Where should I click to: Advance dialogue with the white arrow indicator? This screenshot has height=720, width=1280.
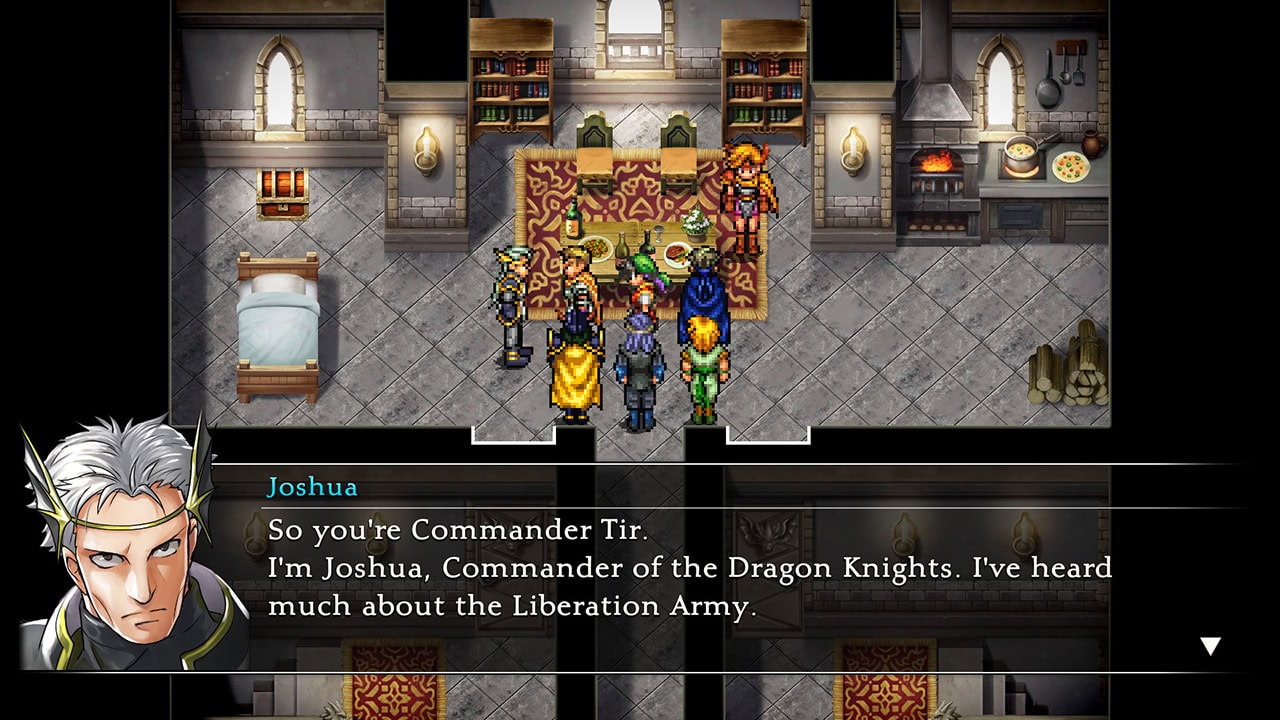[1210, 646]
